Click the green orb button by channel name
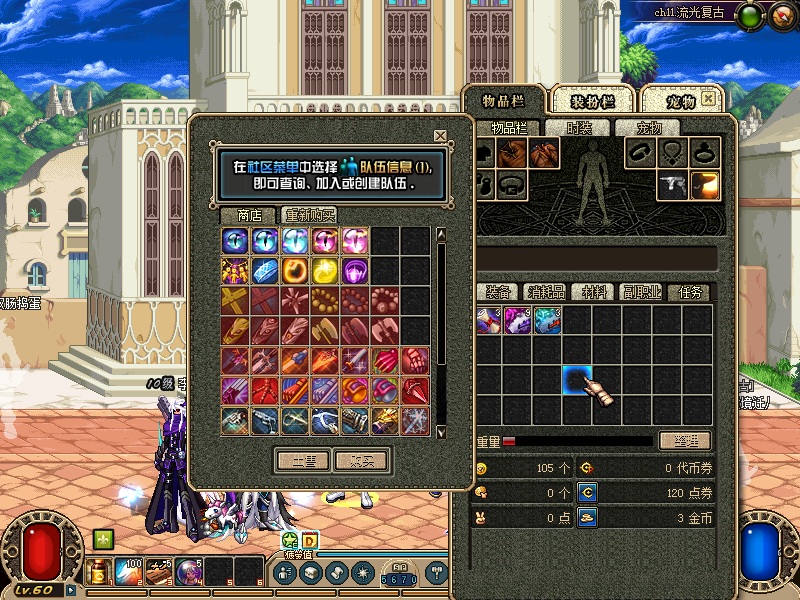 point(751,16)
